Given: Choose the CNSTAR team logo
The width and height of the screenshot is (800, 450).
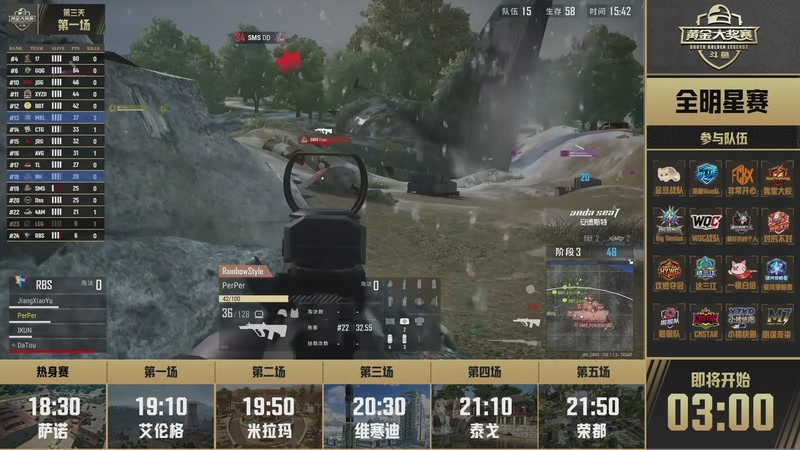Looking at the screenshot, I should [705, 319].
